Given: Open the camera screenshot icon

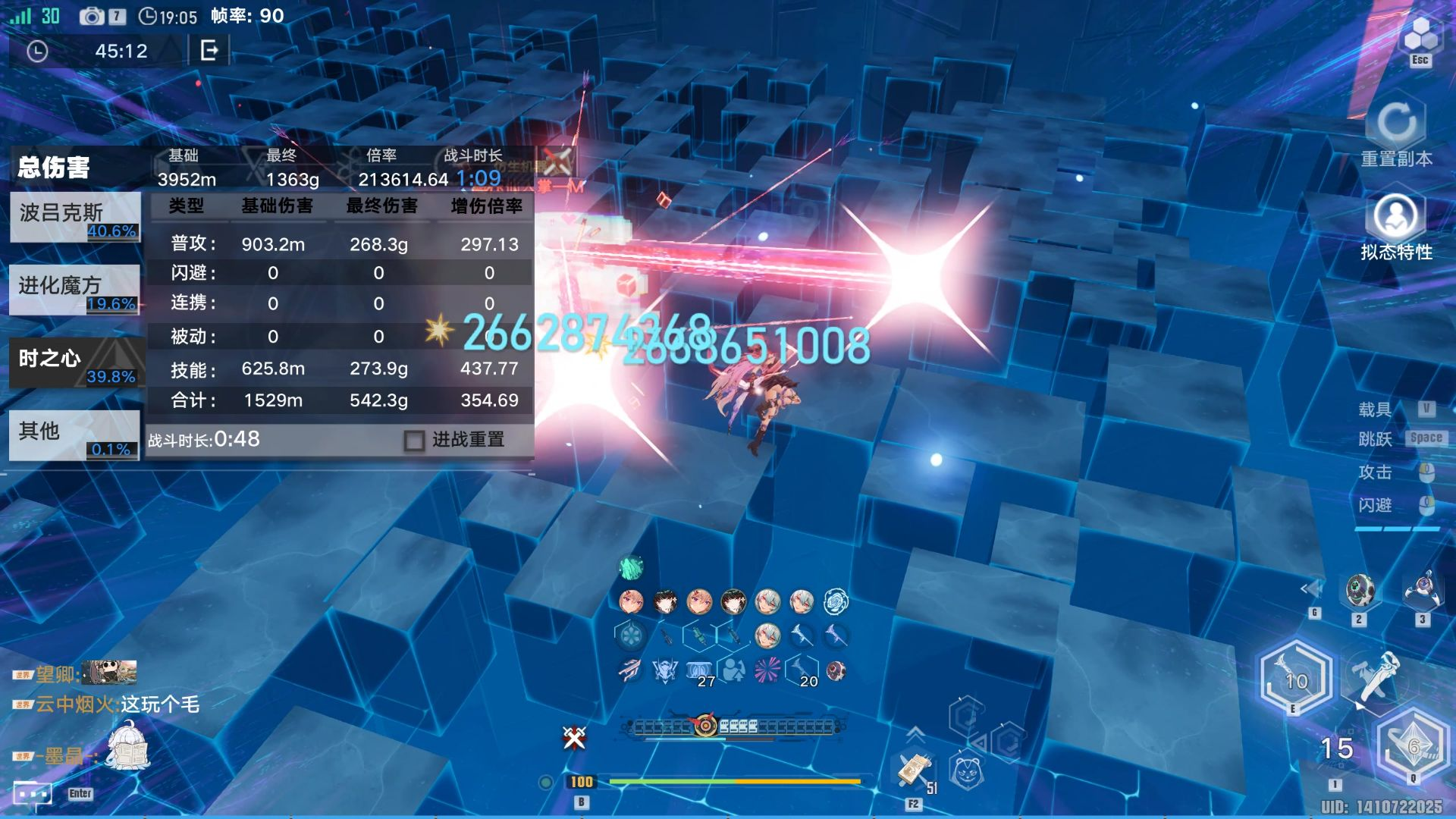Looking at the screenshot, I should click(92, 16).
